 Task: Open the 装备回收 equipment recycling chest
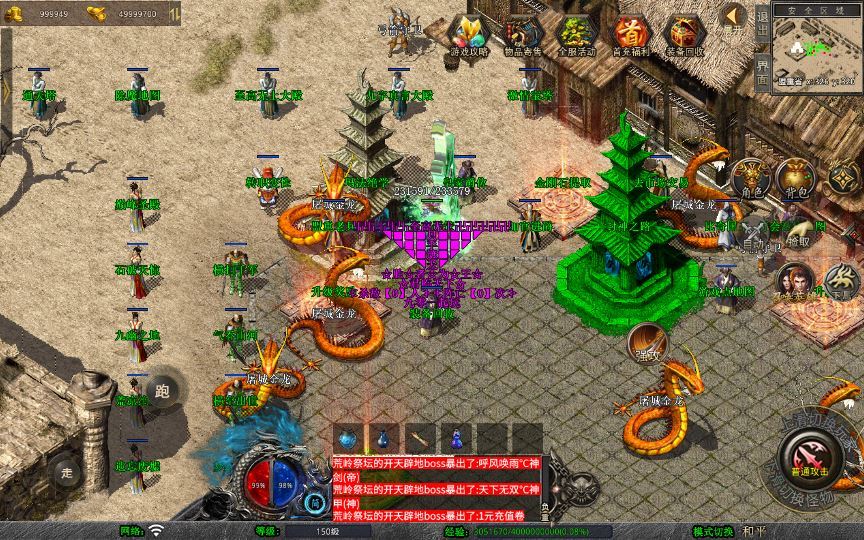684,36
